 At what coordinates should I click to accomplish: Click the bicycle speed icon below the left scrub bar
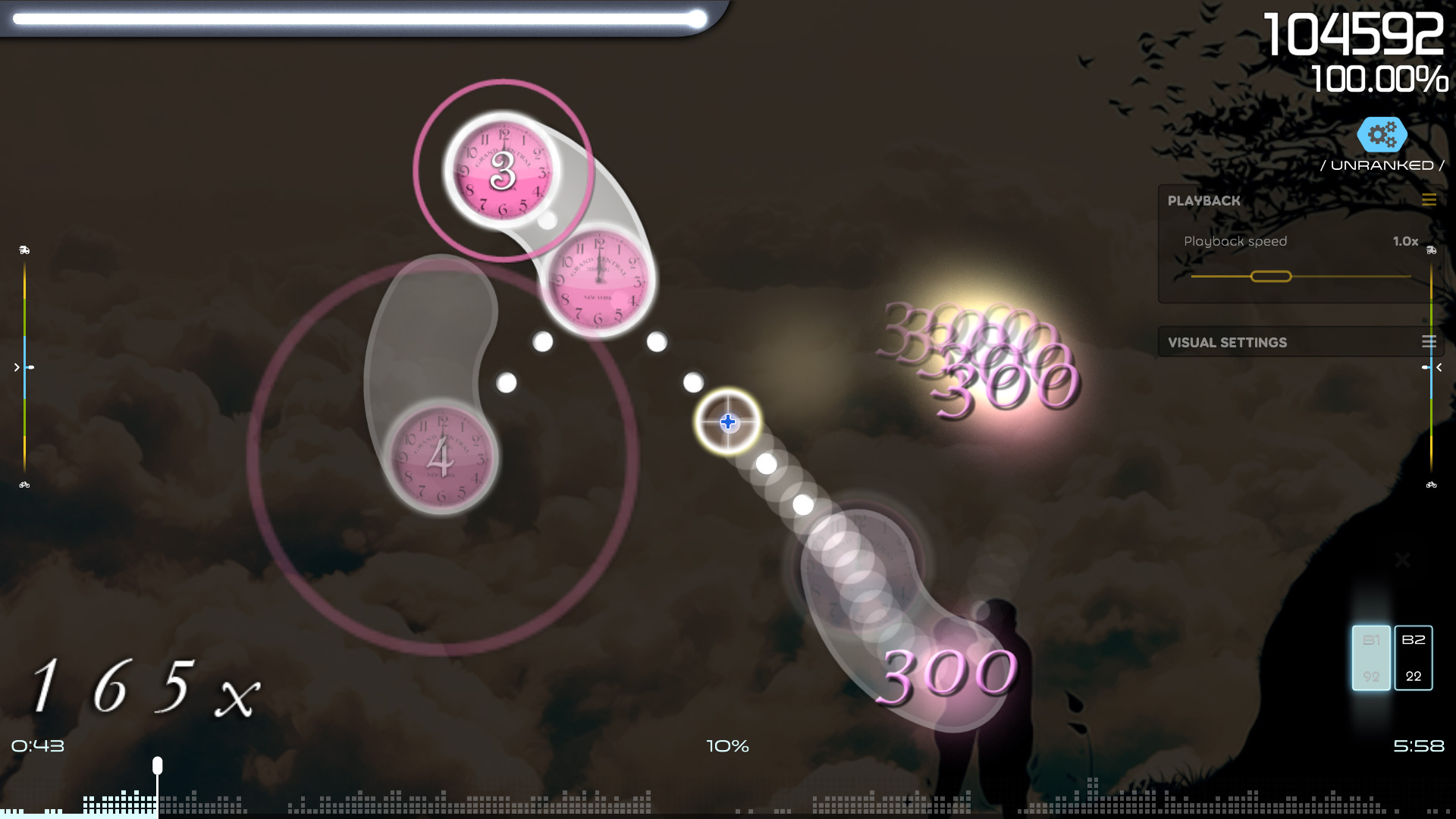pos(25,483)
